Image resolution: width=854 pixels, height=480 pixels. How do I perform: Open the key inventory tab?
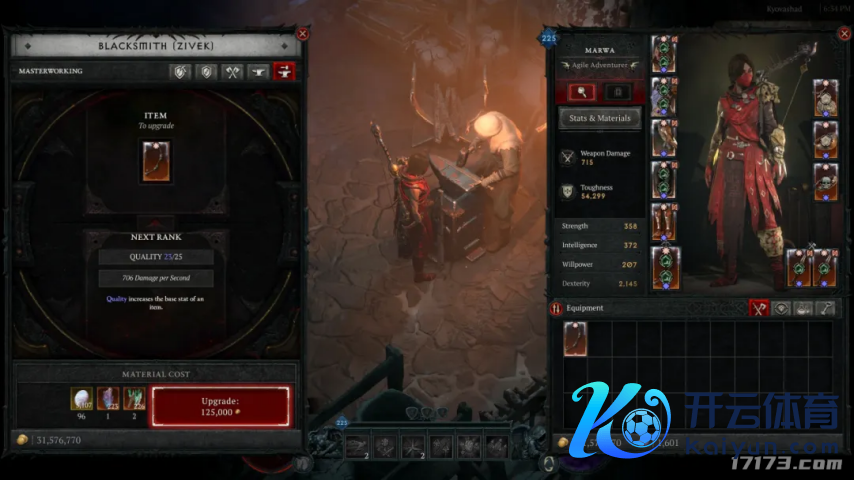point(826,308)
